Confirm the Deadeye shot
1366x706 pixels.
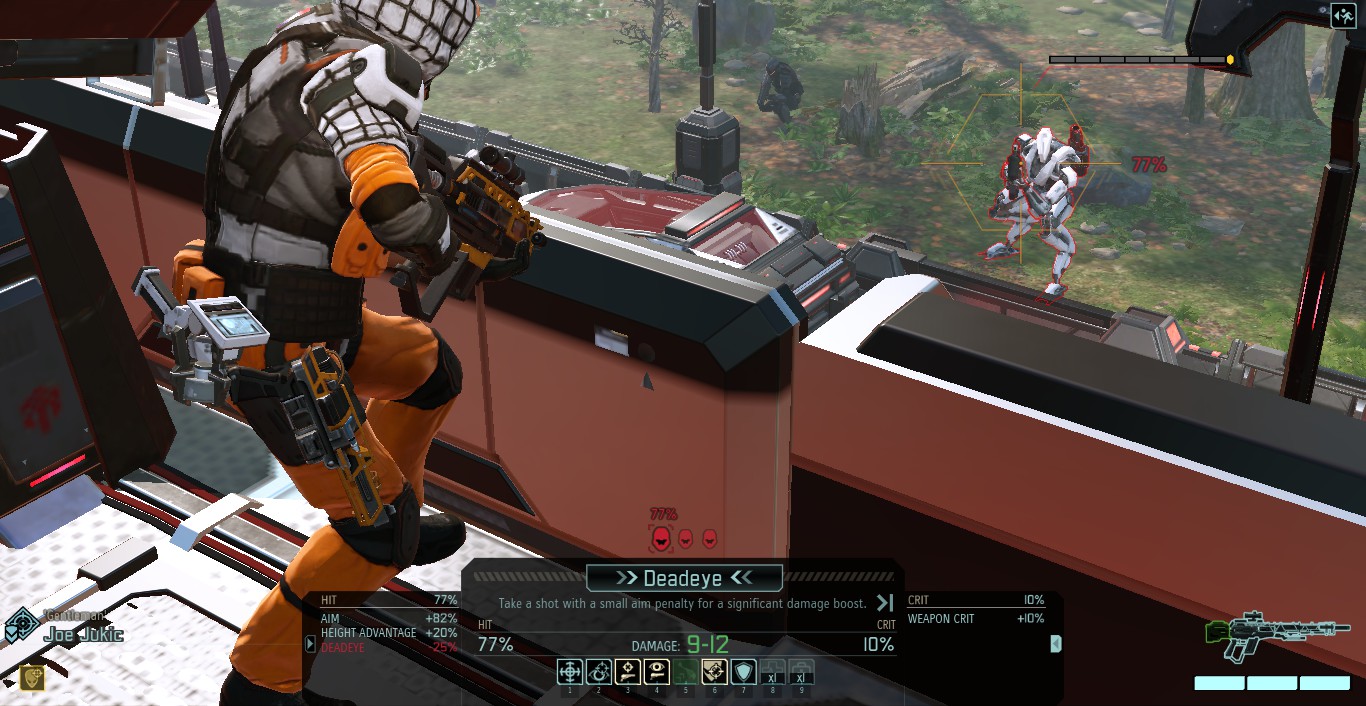[684, 578]
